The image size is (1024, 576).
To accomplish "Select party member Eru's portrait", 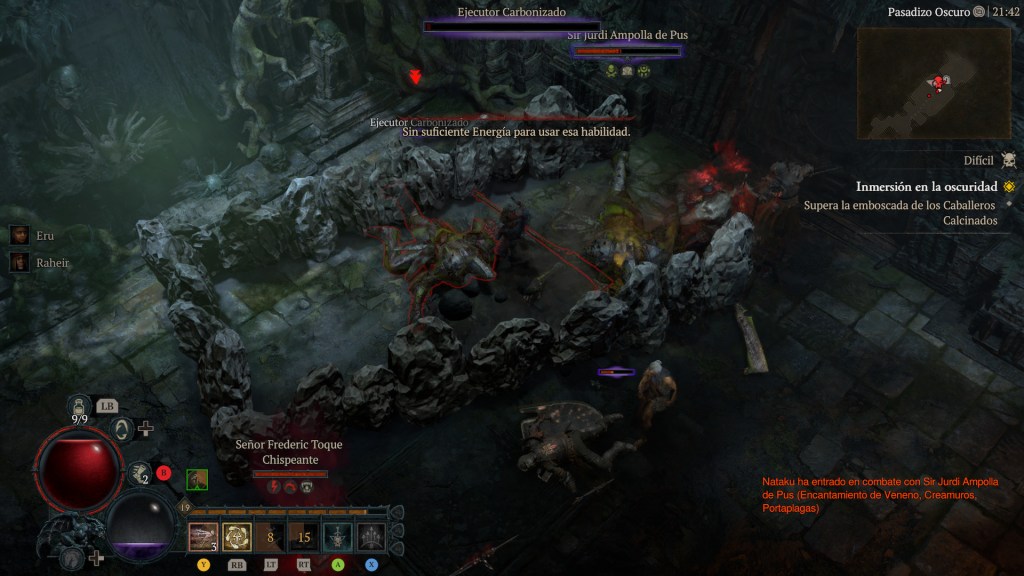I will point(19,235).
